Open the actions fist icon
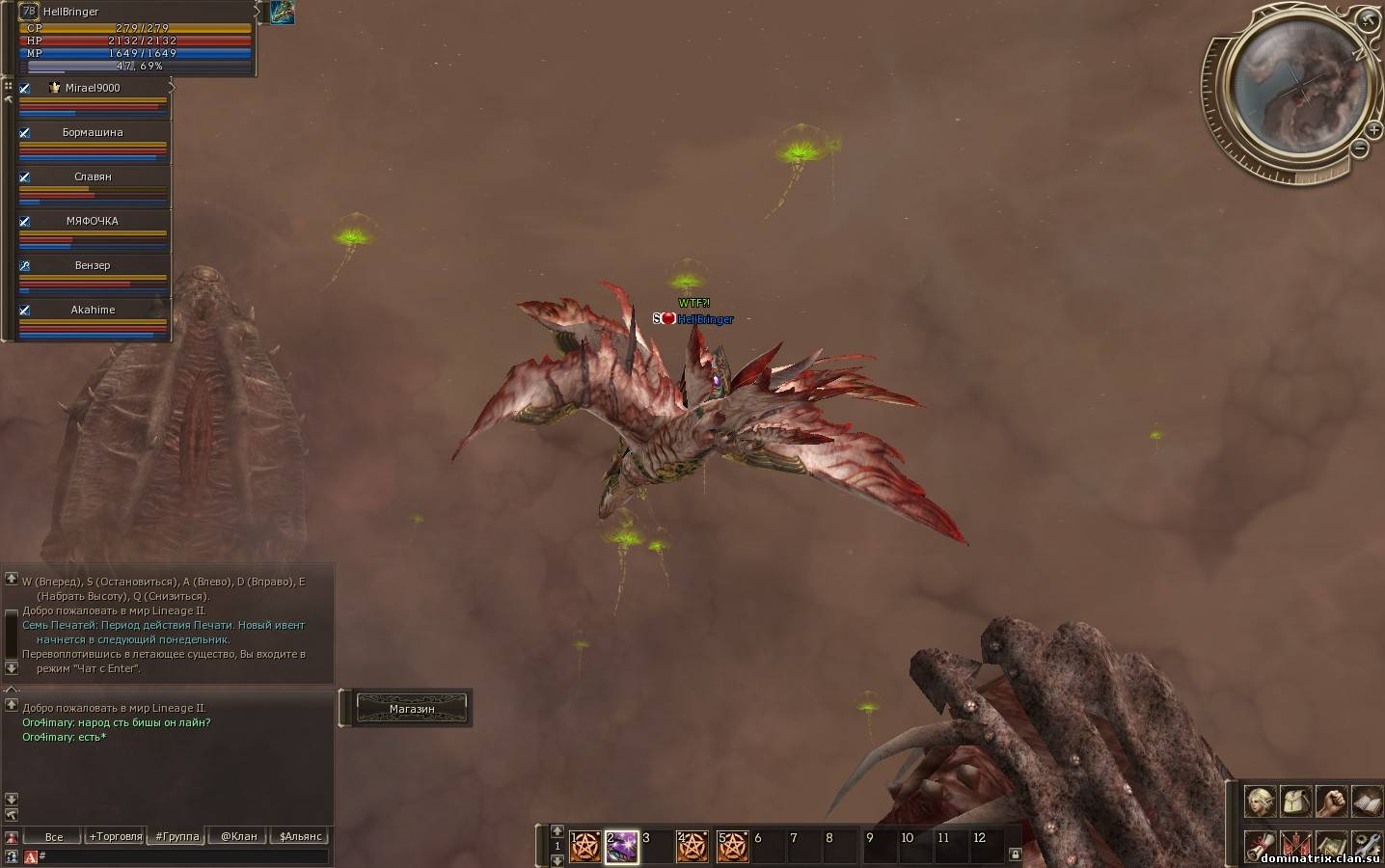Viewport: 1385px width, 868px height. [1331, 800]
